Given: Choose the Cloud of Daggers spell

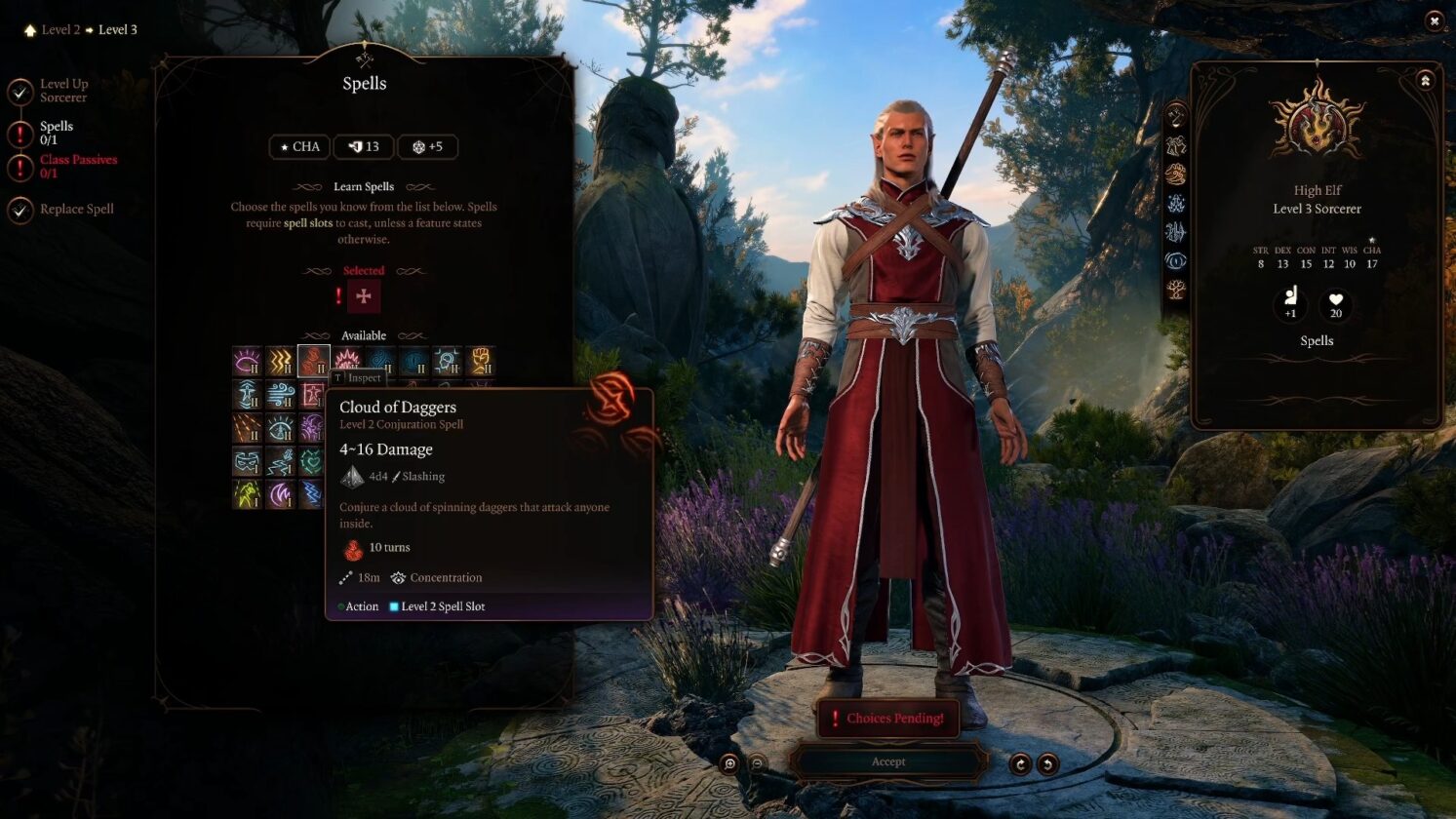Looking at the screenshot, I should tap(313, 362).
